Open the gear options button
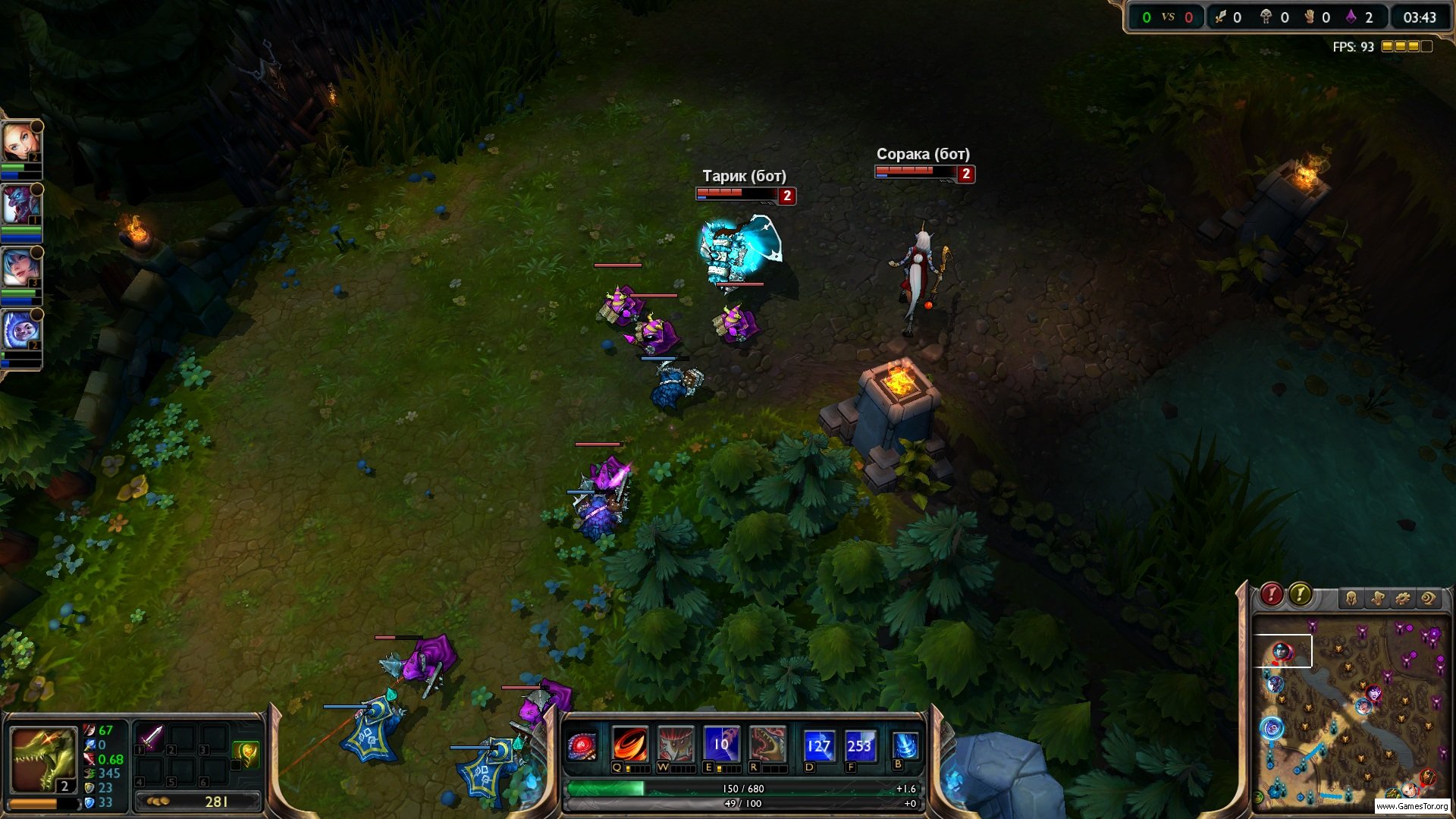The image size is (1456, 819). [x=1403, y=598]
